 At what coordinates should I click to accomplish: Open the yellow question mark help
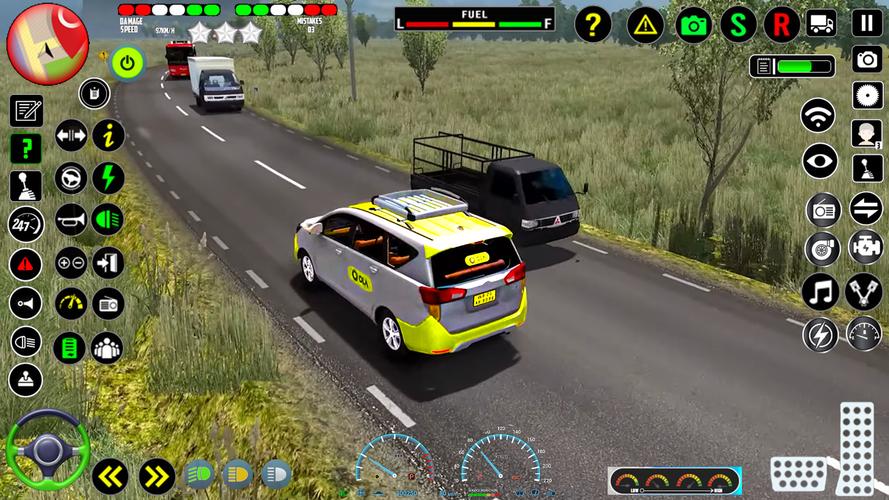(x=593, y=24)
